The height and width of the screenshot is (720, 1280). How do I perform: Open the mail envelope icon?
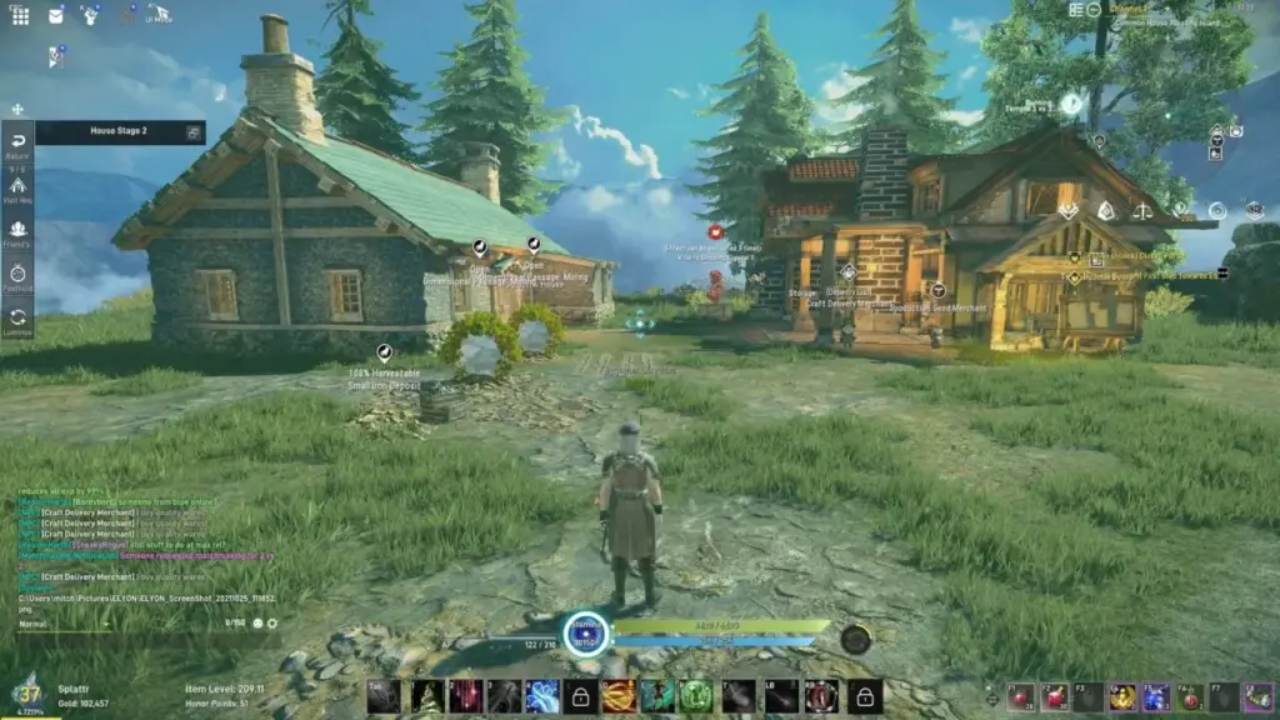coord(56,15)
